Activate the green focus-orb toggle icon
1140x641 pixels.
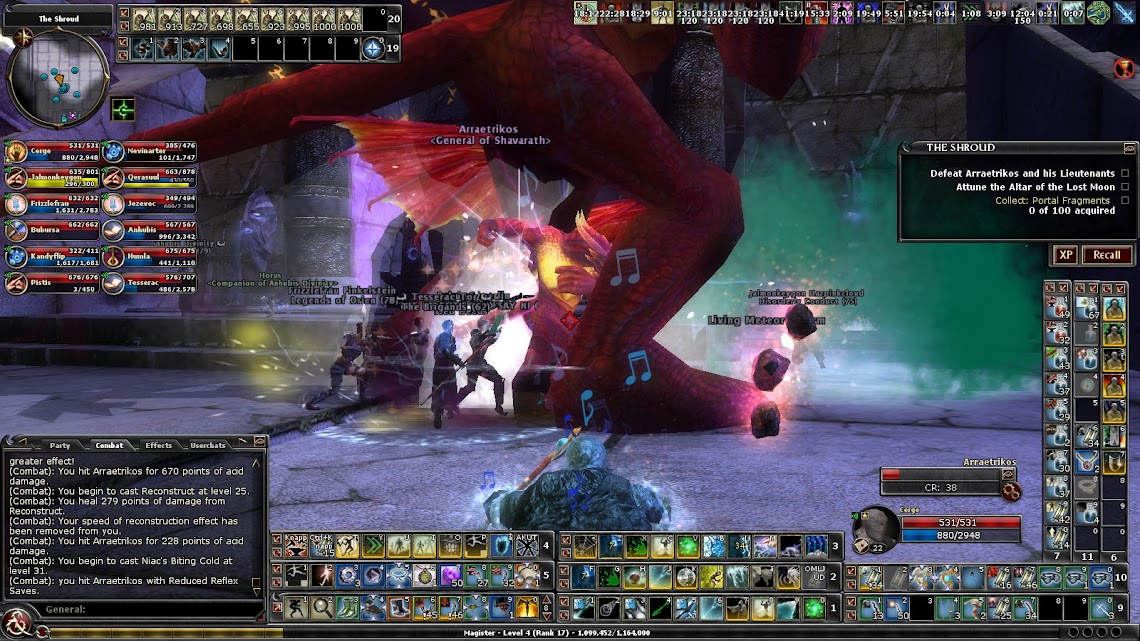(x=124, y=108)
